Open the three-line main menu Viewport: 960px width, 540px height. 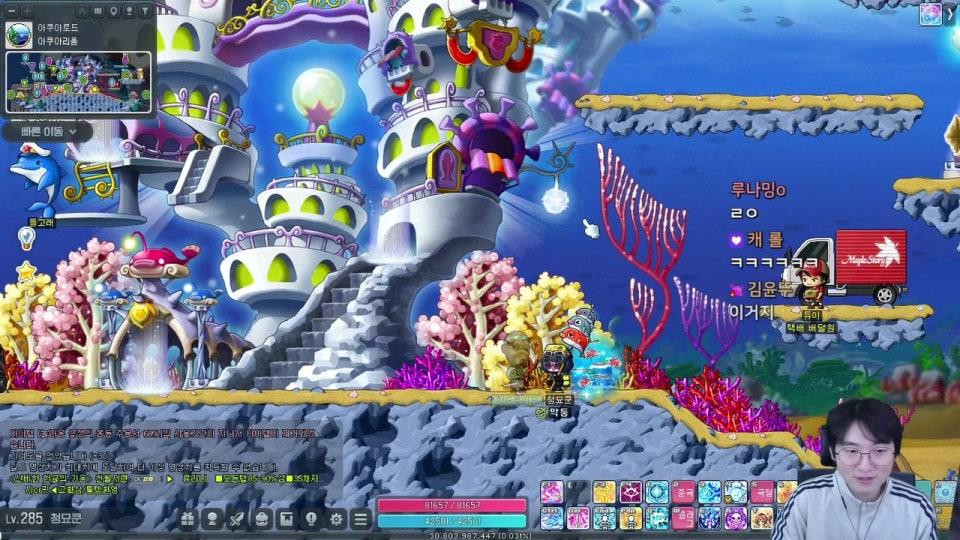pos(361,519)
